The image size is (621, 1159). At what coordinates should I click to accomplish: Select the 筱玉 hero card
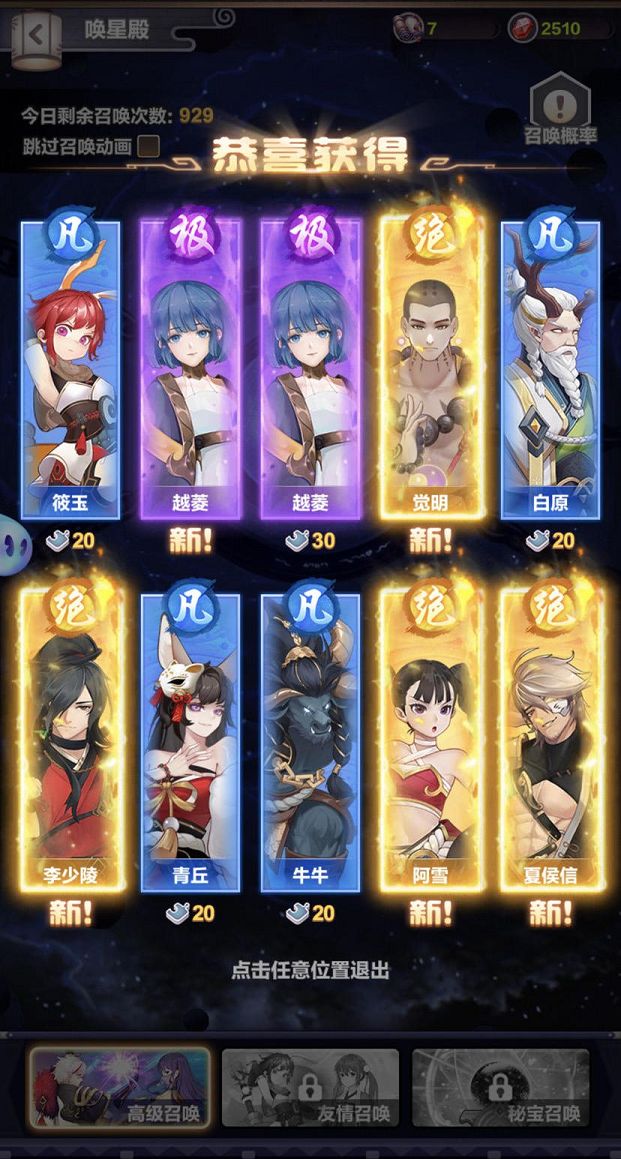71,370
